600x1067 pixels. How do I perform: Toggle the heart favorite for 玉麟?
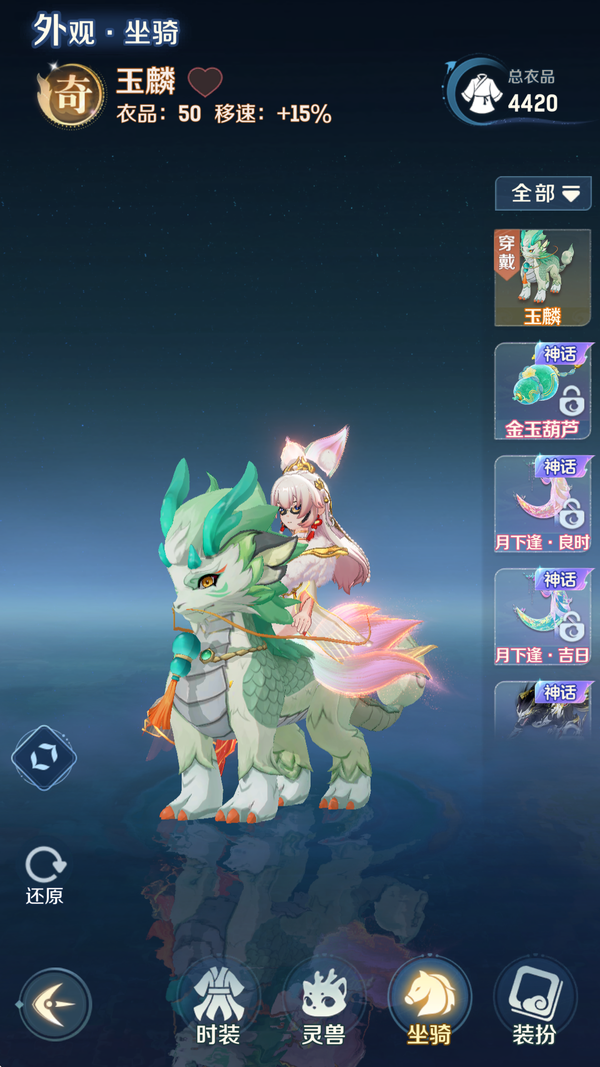point(205,82)
